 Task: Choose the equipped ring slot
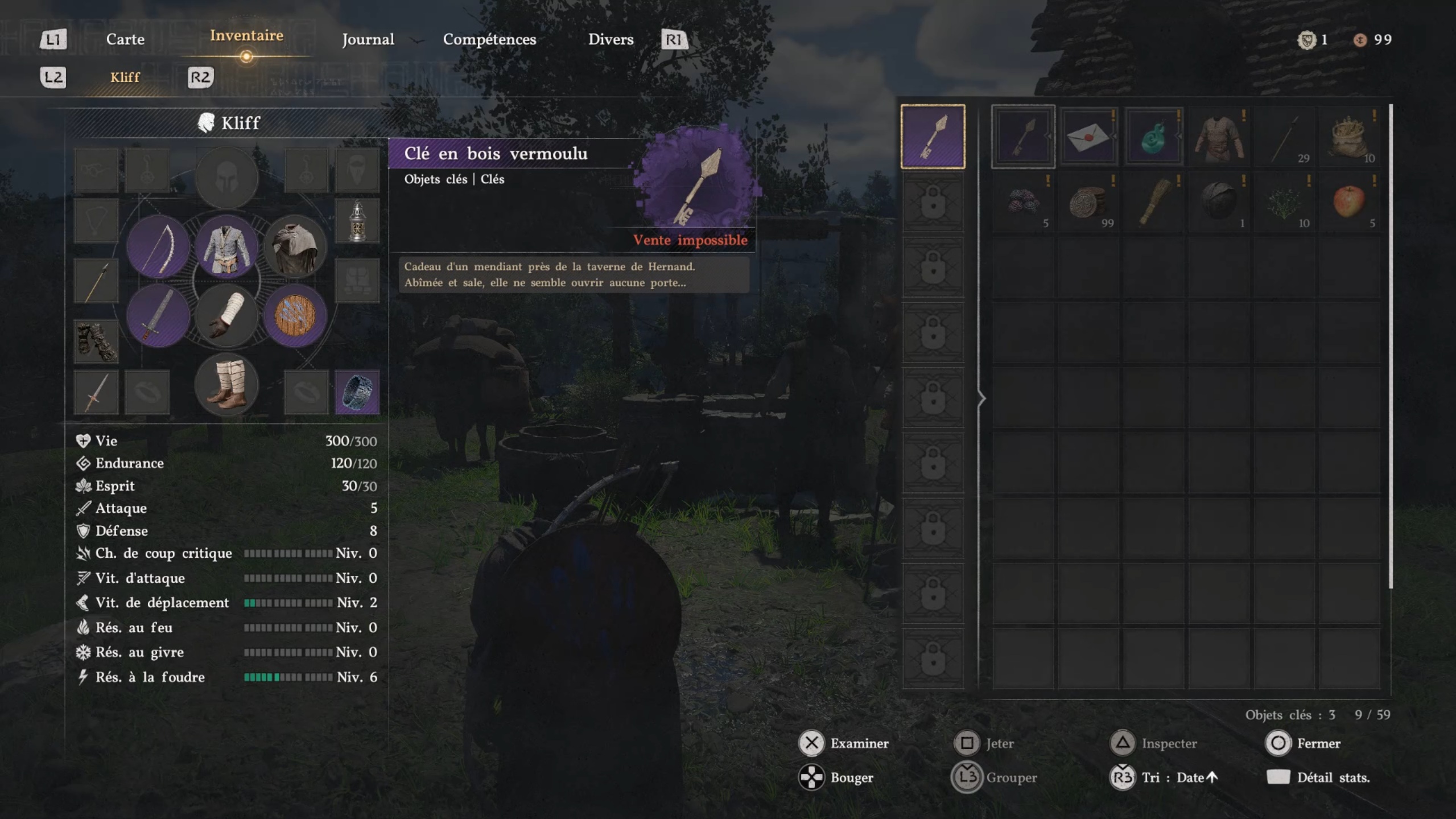[x=357, y=392]
